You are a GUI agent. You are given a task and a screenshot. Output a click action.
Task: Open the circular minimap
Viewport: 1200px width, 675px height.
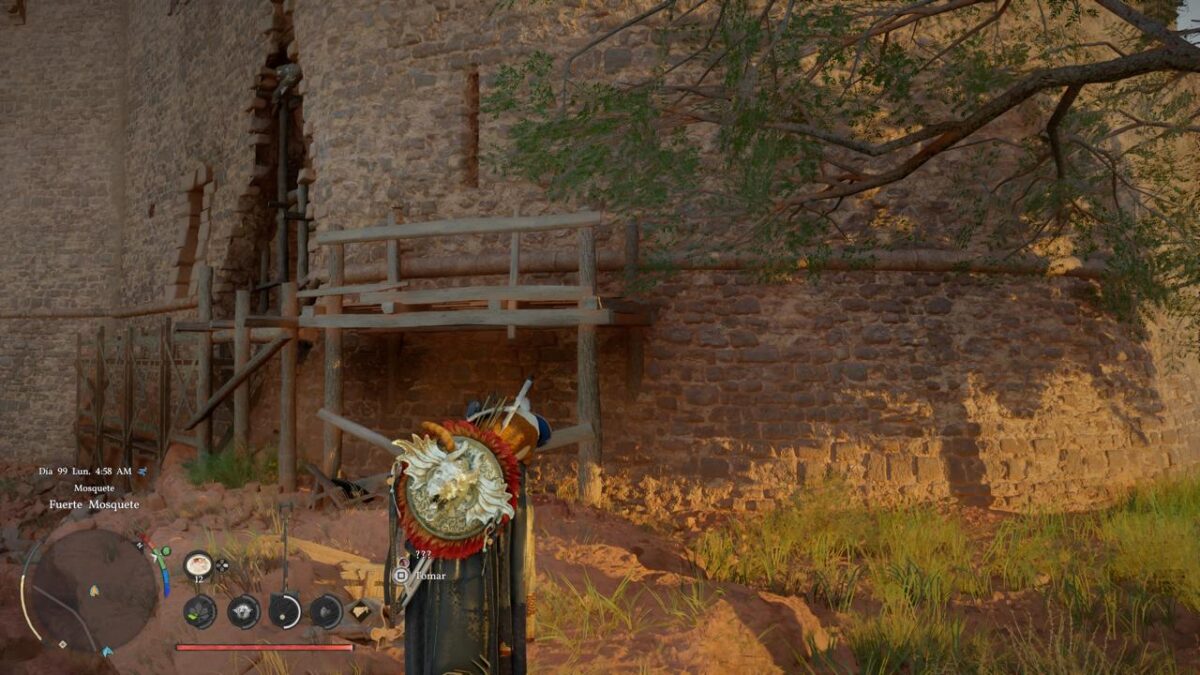click(x=93, y=589)
